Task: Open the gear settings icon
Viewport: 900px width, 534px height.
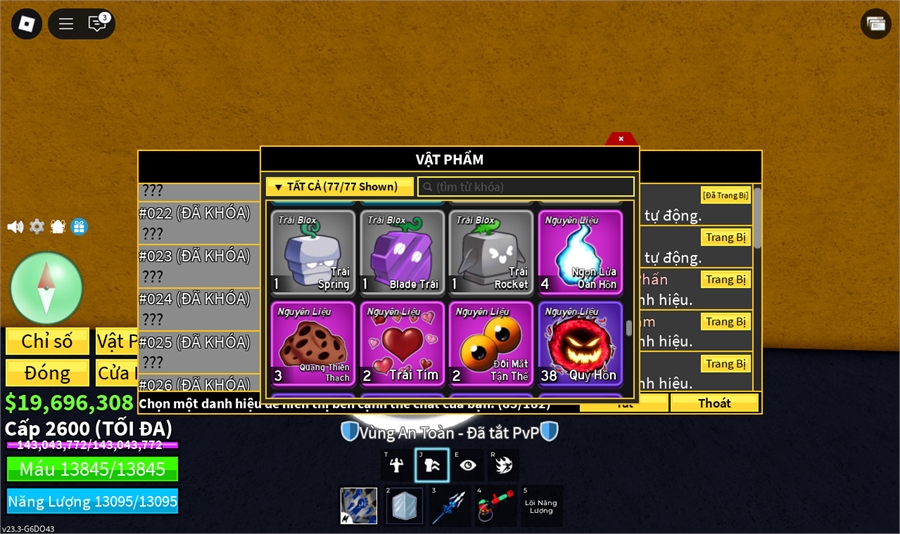Action: tap(37, 227)
